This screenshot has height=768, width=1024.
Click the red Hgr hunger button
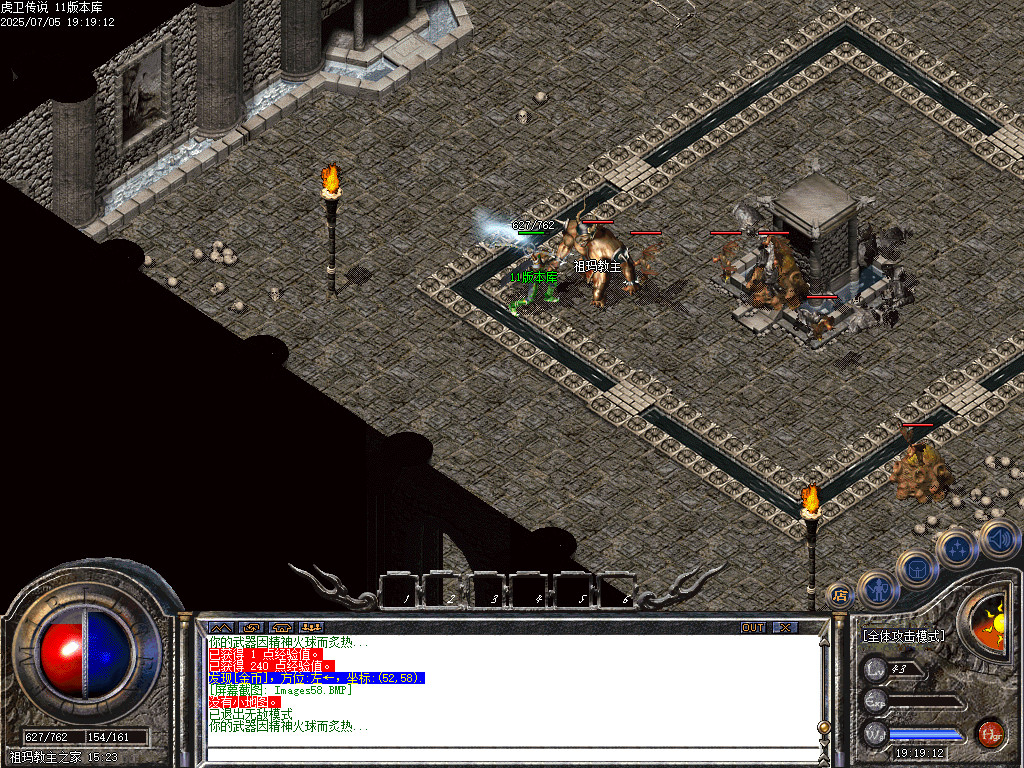pyautogui.click(x=990, y=734)
